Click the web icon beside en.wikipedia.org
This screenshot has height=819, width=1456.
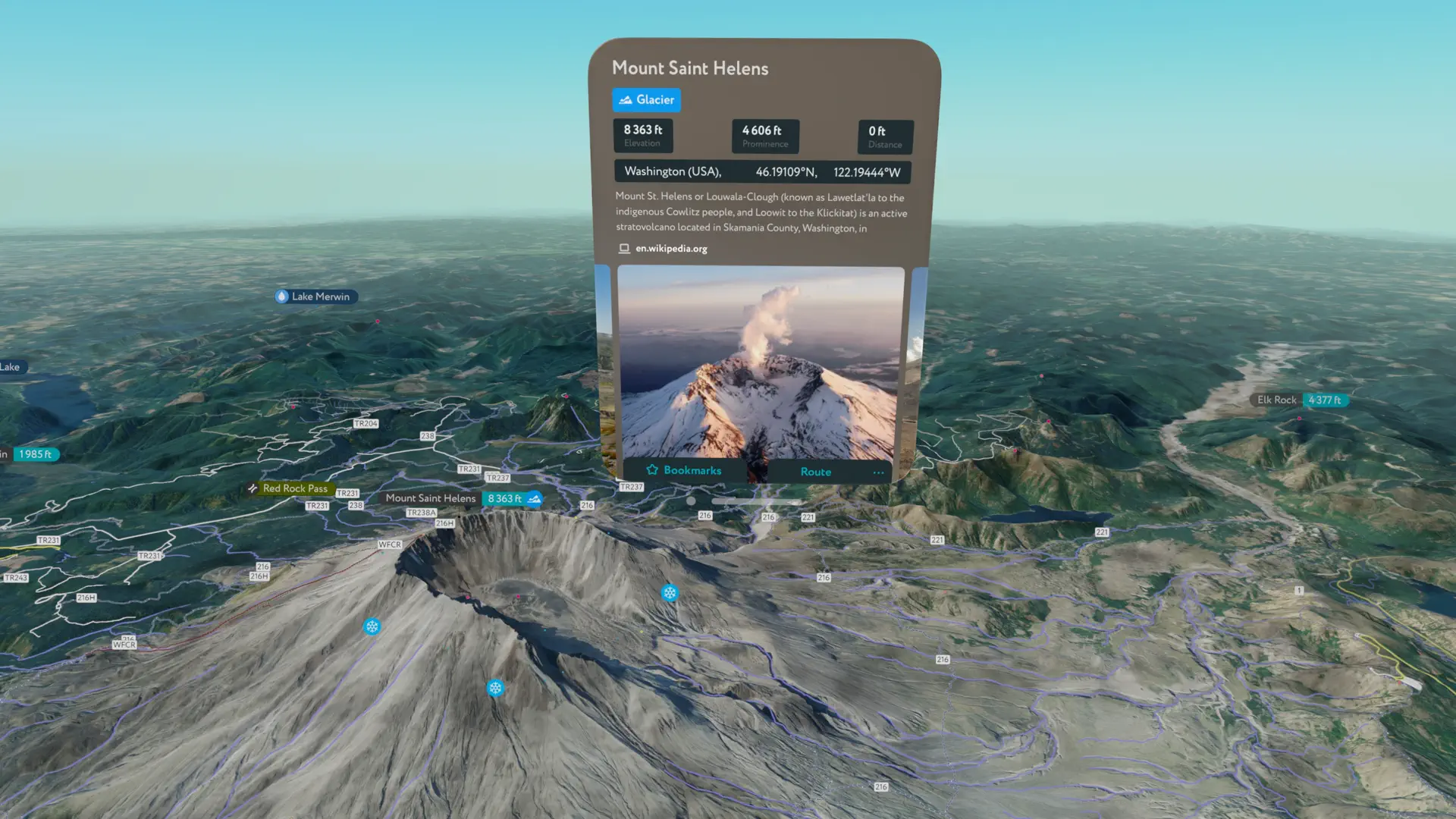pyautogui.click(x=623, y=248)
